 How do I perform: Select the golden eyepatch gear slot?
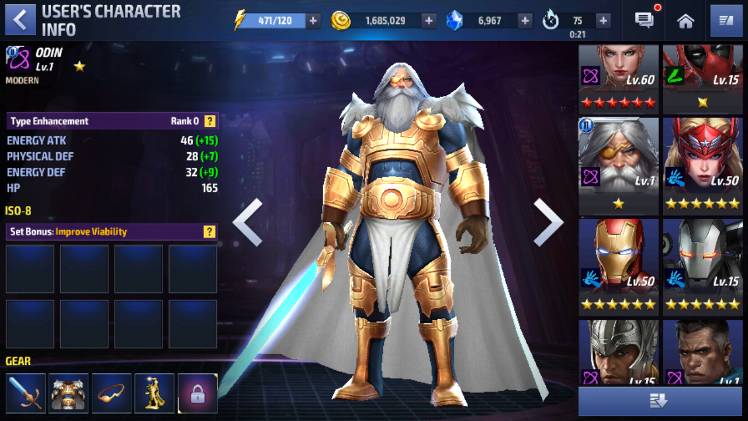tap(111, 393)
